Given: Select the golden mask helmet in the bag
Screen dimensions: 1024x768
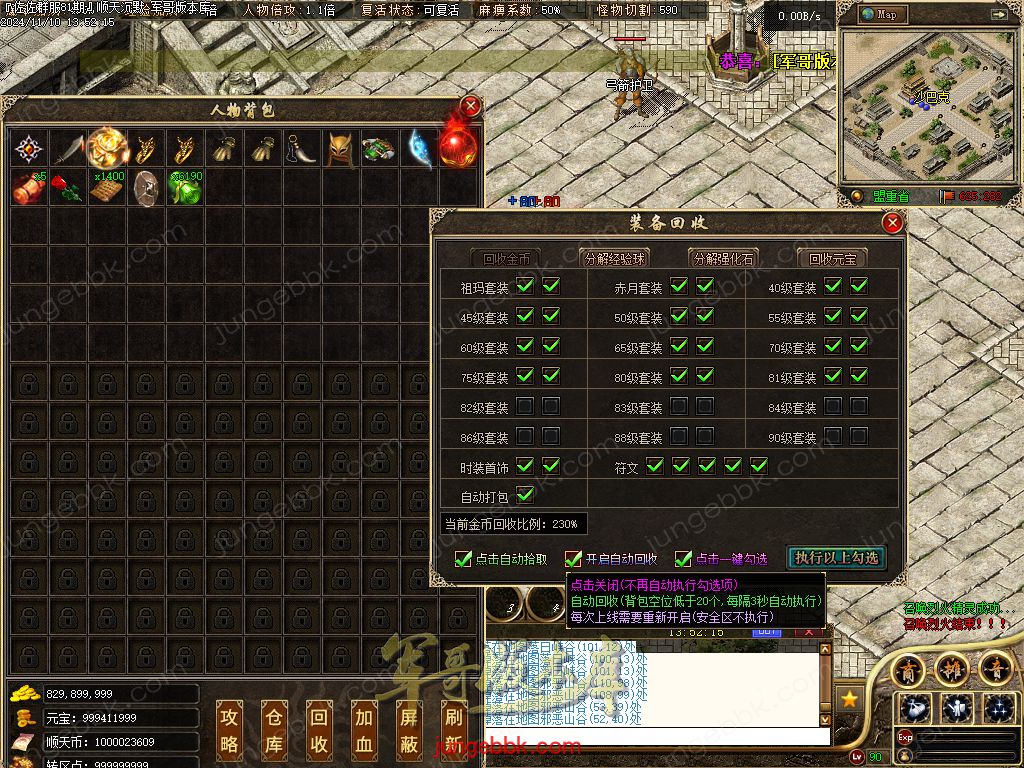Looking at the screenshot, I should tap(341, 149).
